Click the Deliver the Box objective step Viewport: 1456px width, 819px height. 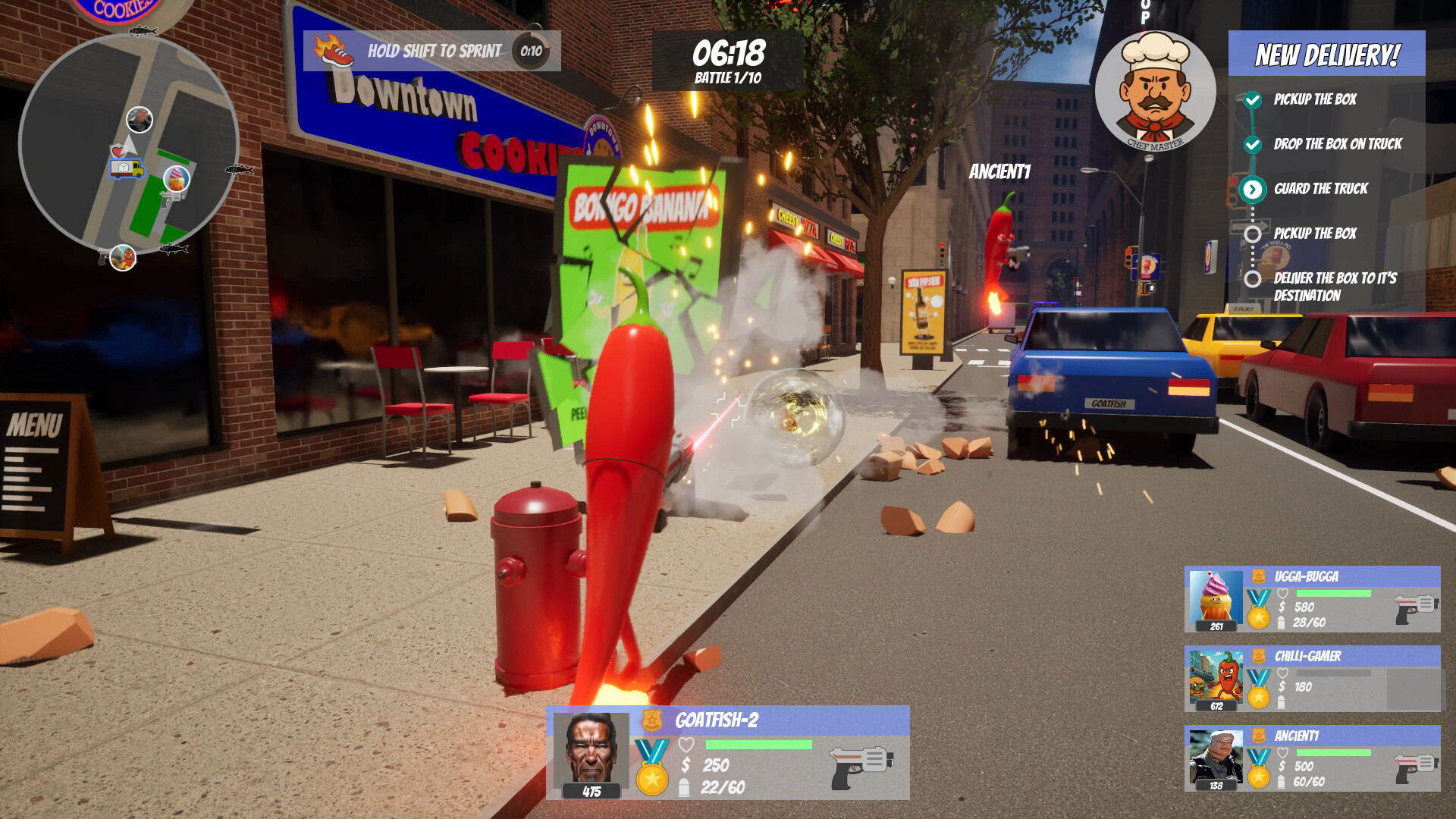(x=1334, y=287)
